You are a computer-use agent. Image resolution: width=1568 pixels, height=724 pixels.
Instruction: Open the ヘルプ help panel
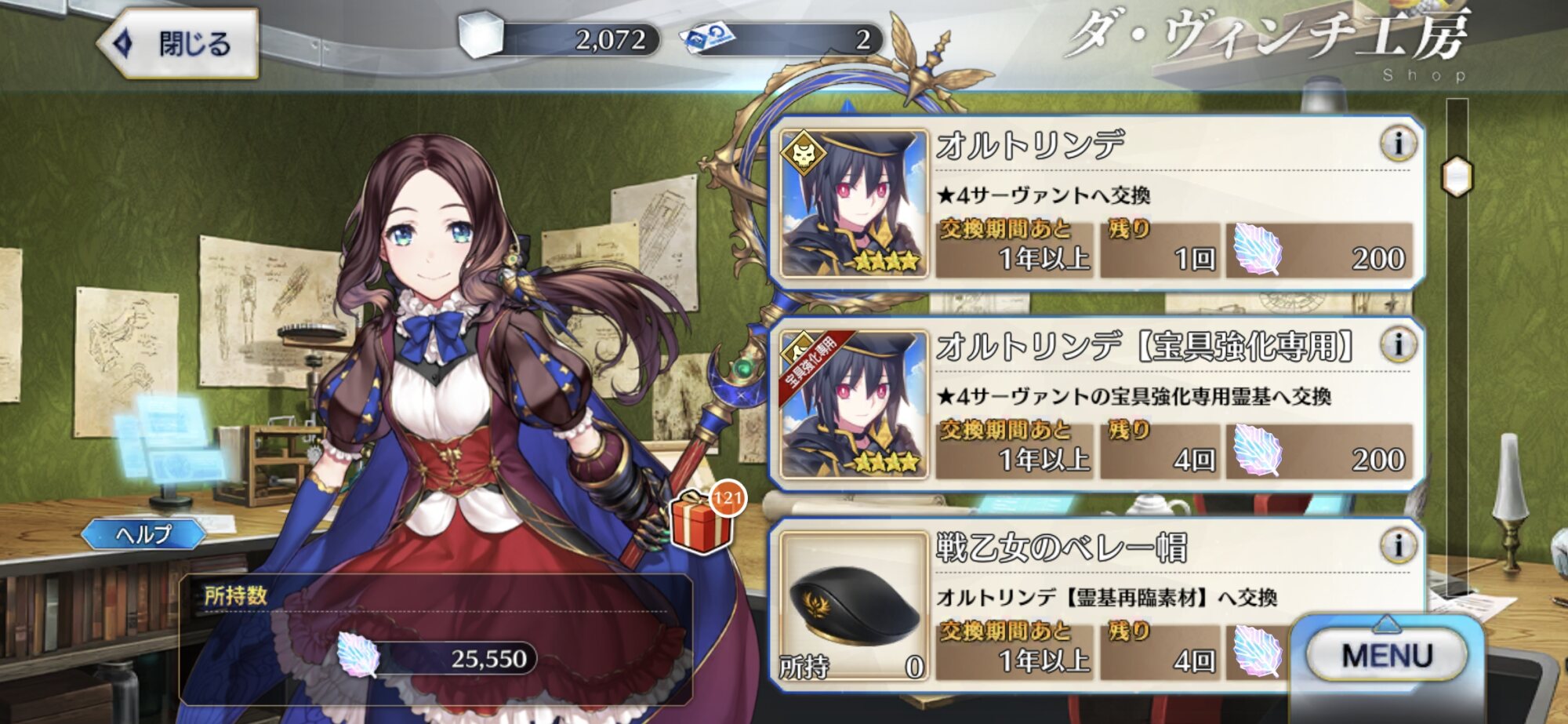point(143,535)
